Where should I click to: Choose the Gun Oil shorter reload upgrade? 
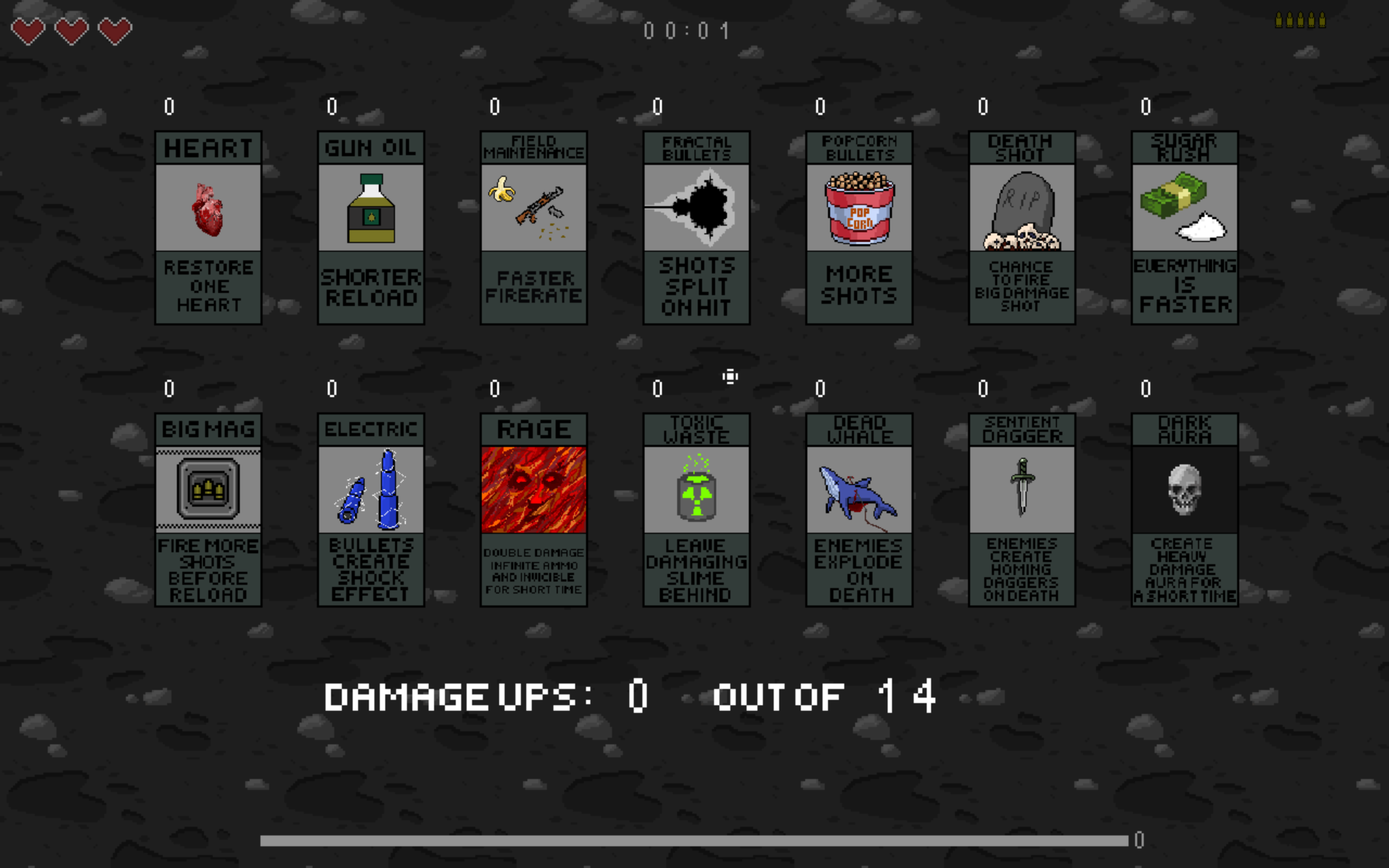pos(371,227)
